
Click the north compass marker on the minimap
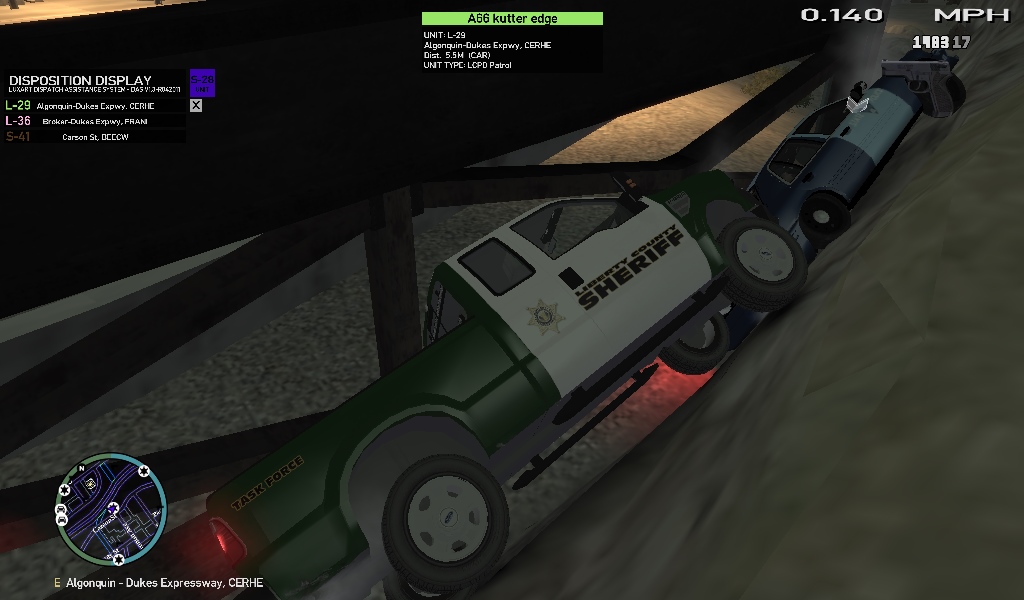click(80, 468)
